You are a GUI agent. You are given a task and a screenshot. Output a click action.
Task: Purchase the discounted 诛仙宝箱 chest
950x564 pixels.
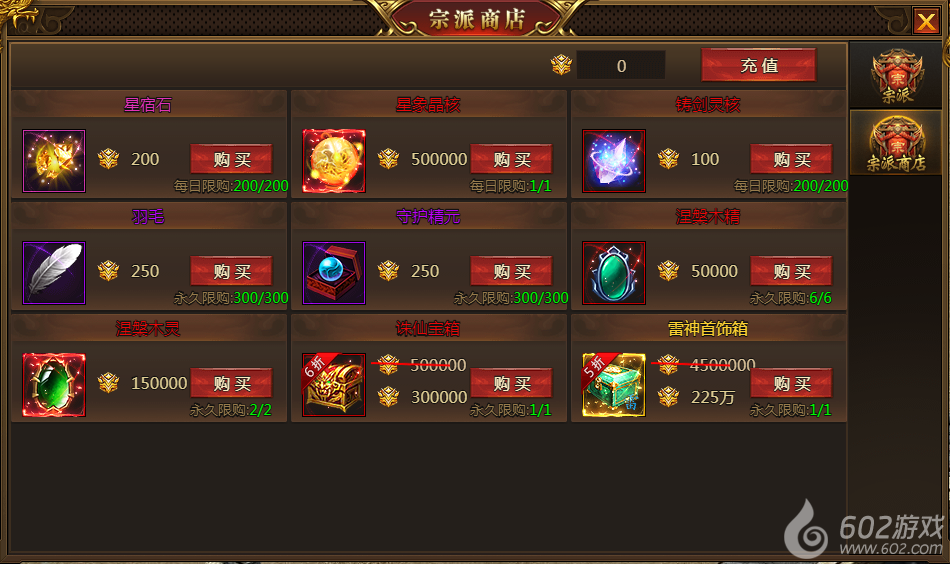point(511,383)
